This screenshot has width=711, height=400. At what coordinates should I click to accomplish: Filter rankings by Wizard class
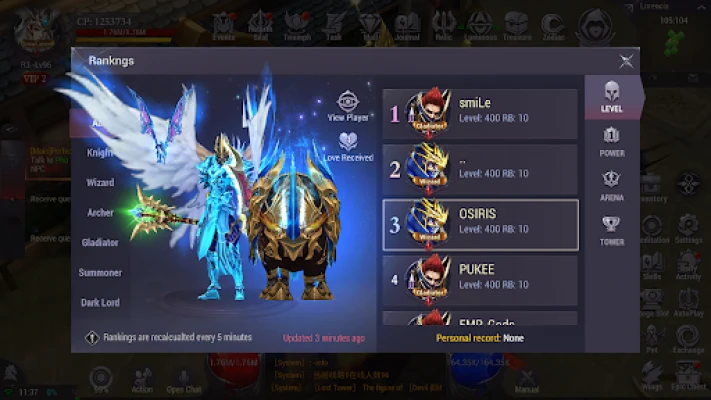(x=101, y=183)
